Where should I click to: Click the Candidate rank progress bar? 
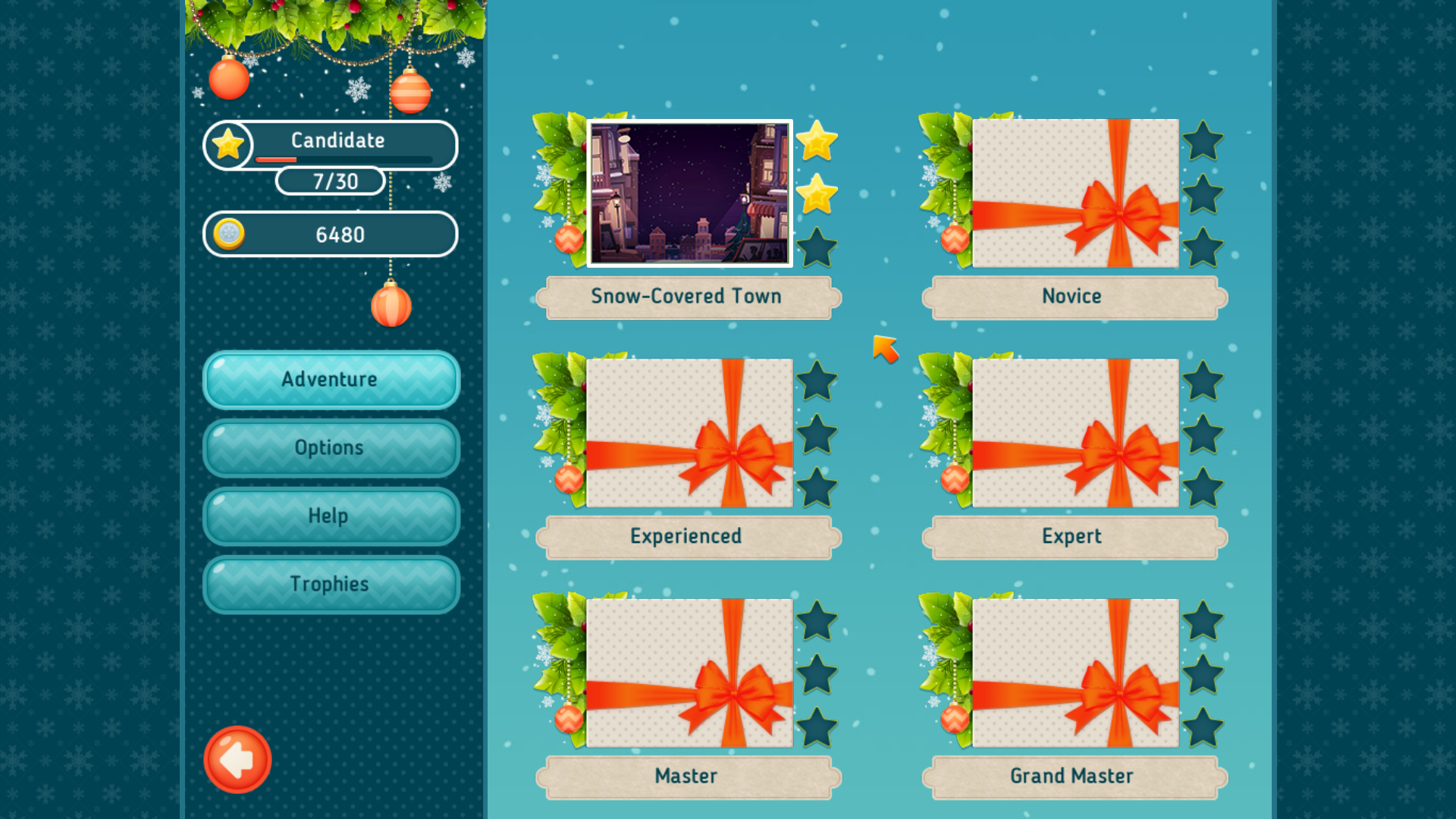(349, 159)
